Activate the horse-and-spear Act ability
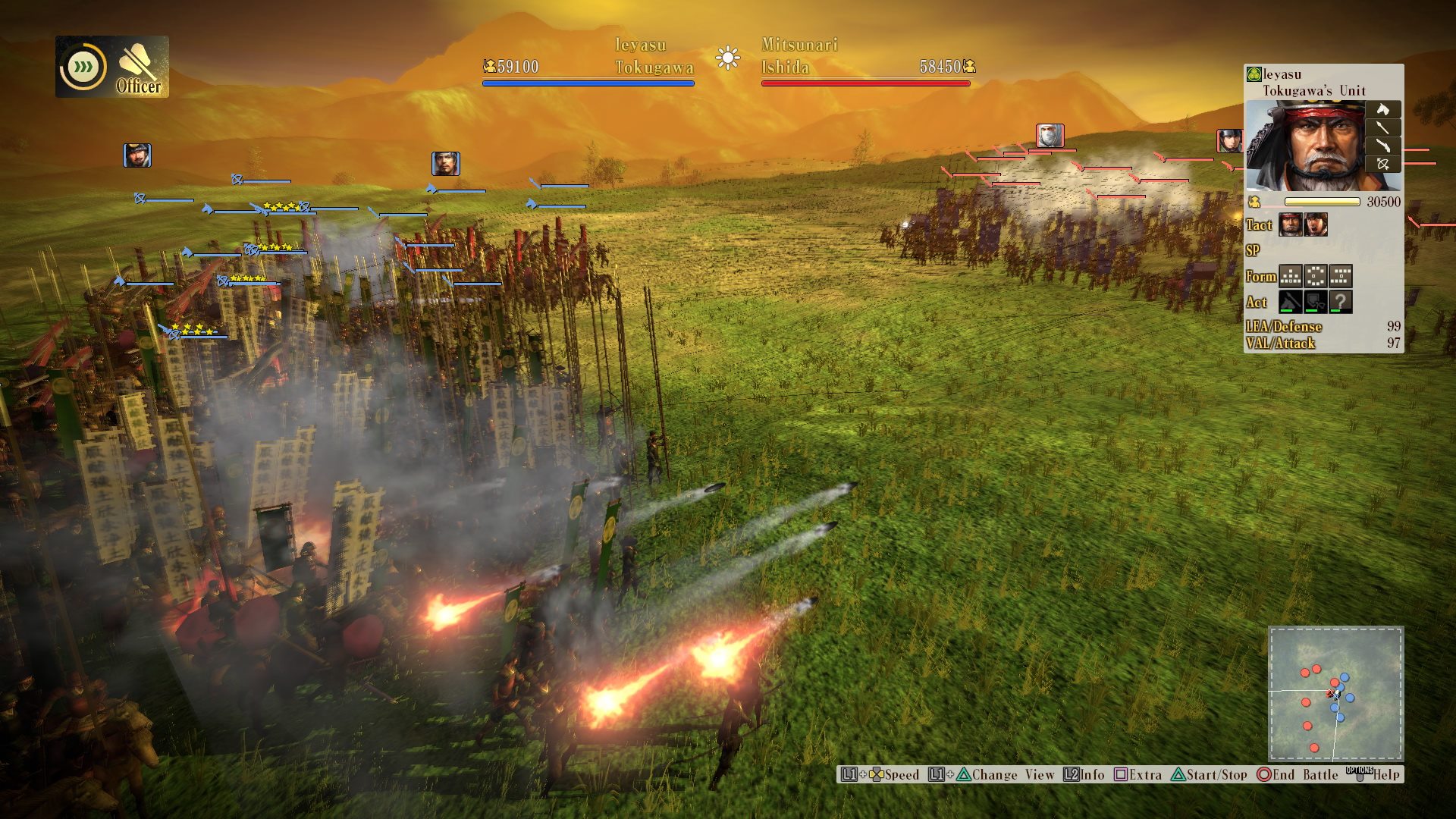This screenshot has width=1456, height=819. tap(1291, 302)
